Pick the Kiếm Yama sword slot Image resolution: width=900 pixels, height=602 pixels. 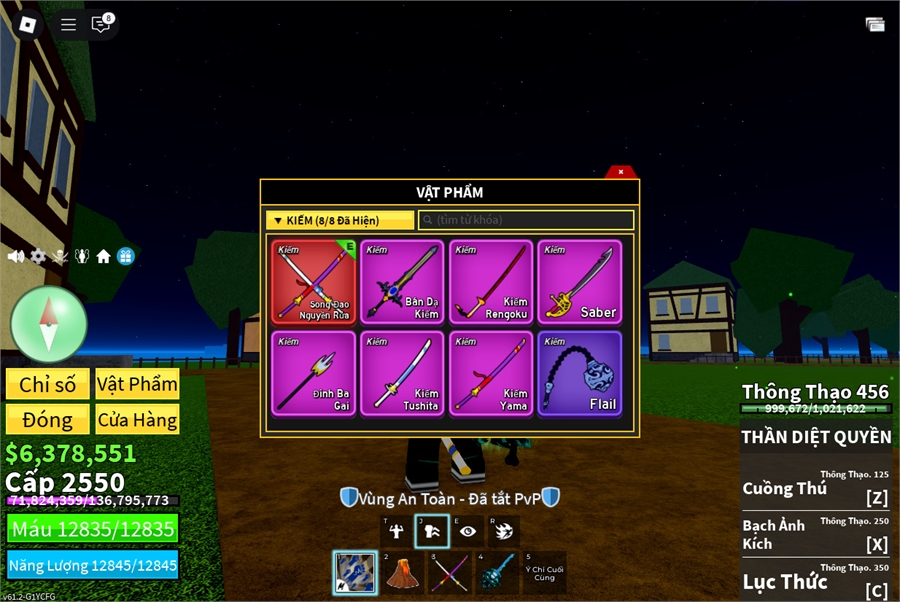point(491,373)
